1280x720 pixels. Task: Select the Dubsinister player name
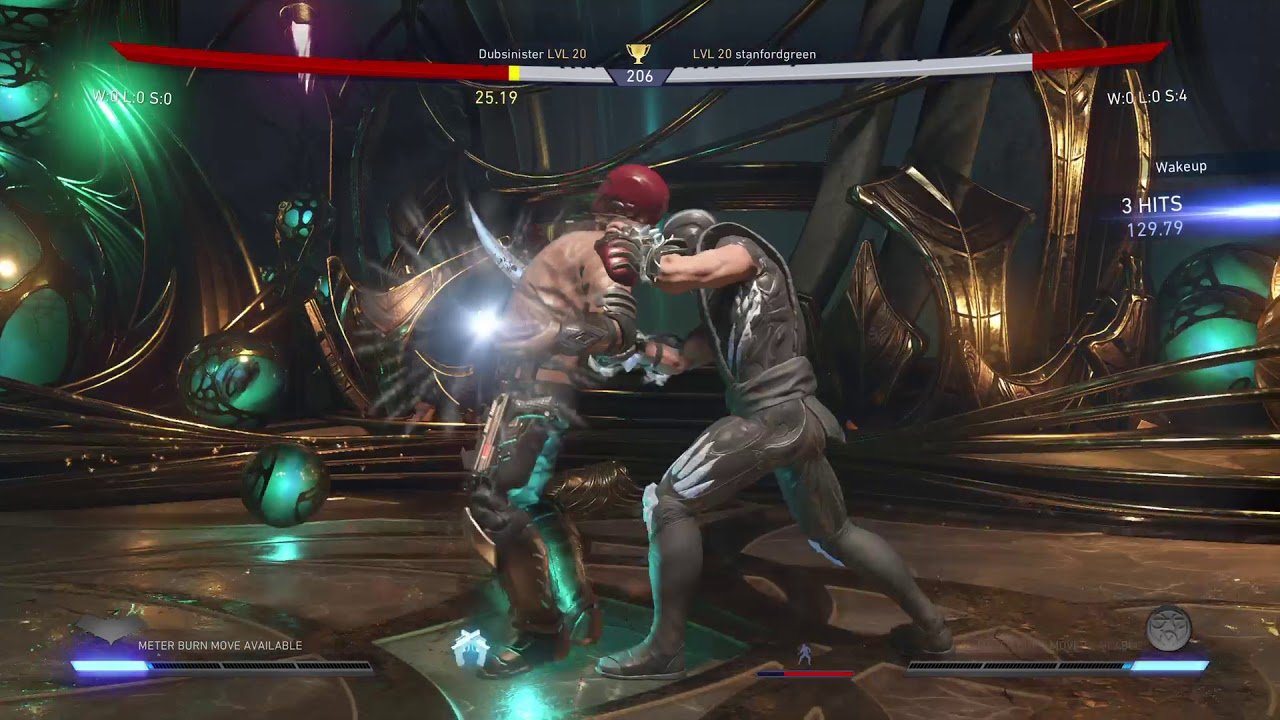click(511, 54)
